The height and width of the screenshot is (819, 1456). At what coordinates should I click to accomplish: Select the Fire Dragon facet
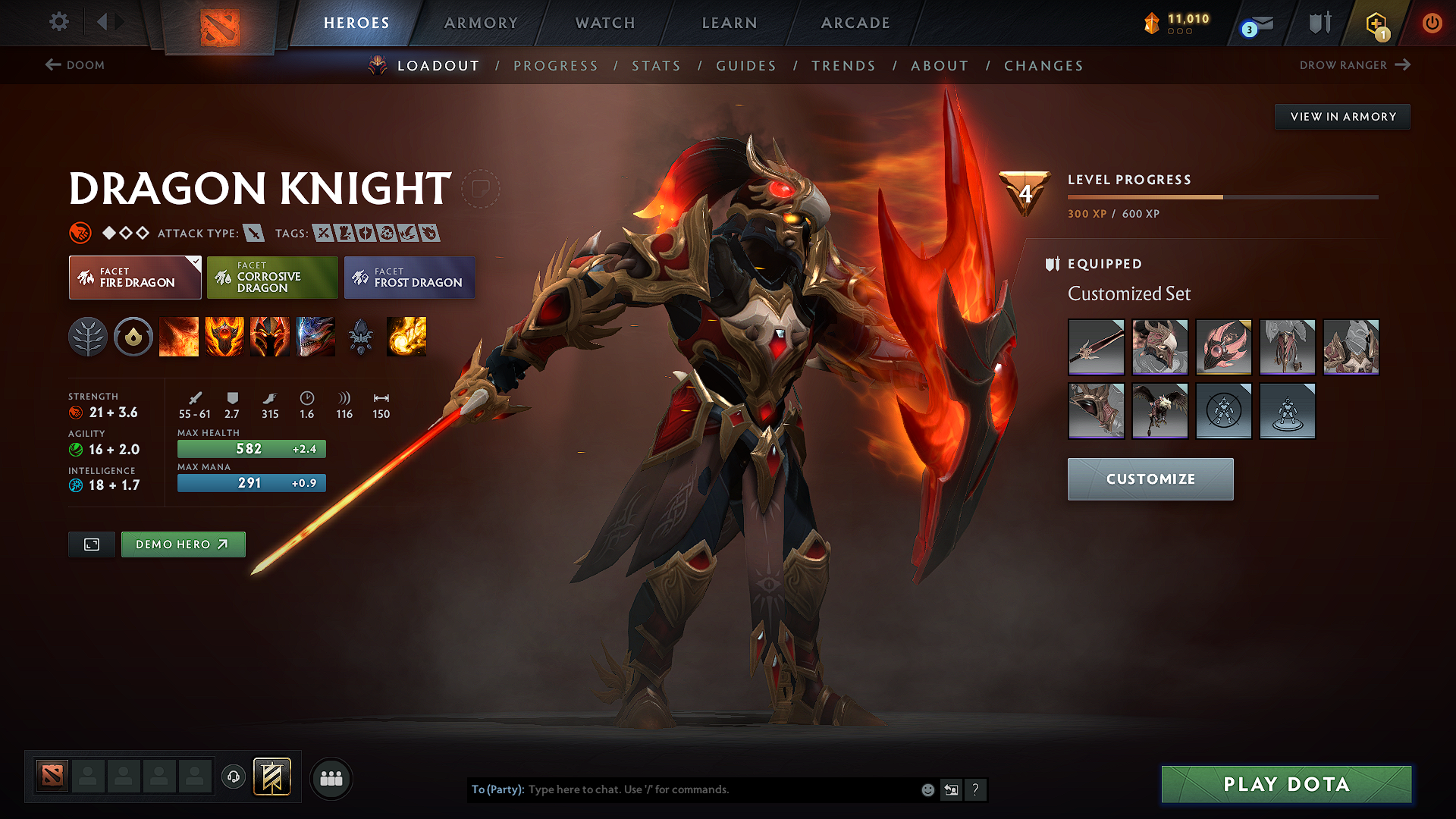click(x=134, y=278)
